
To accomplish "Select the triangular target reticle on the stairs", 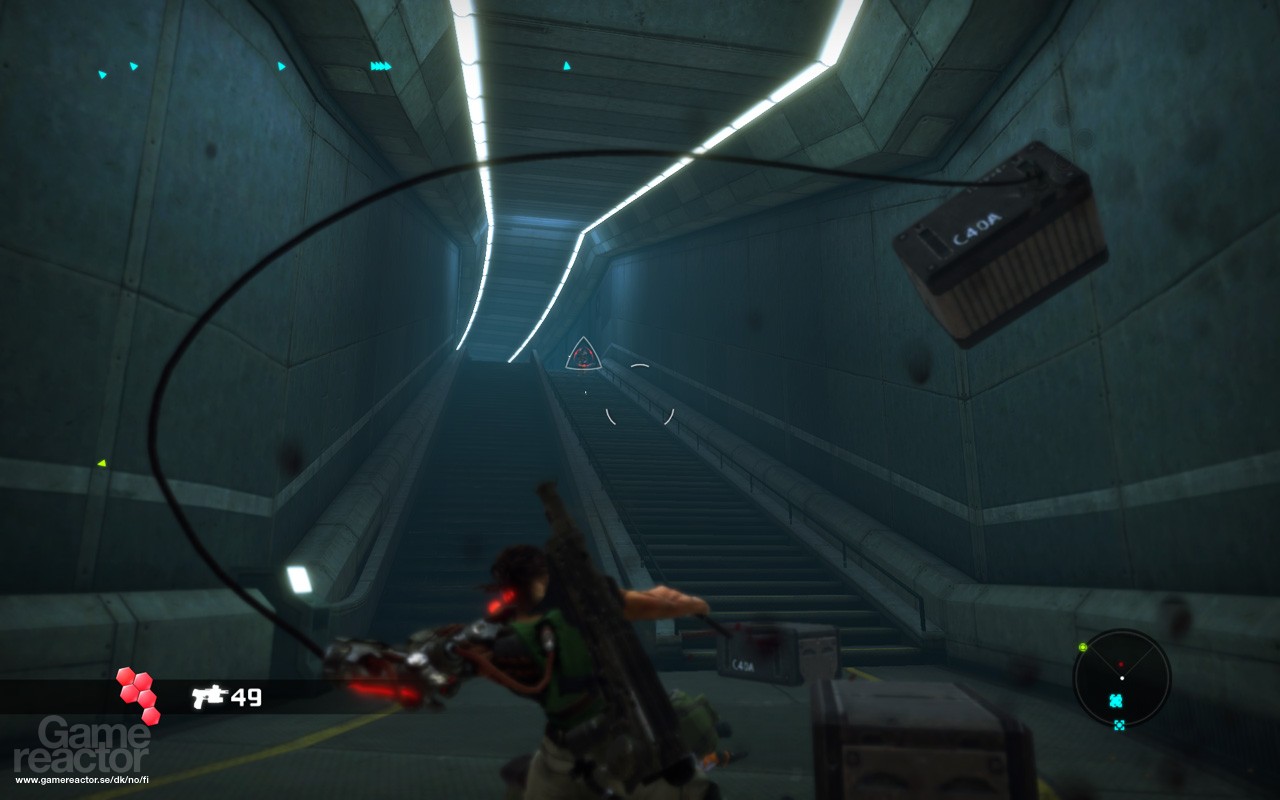I will [x=582, y=359].
